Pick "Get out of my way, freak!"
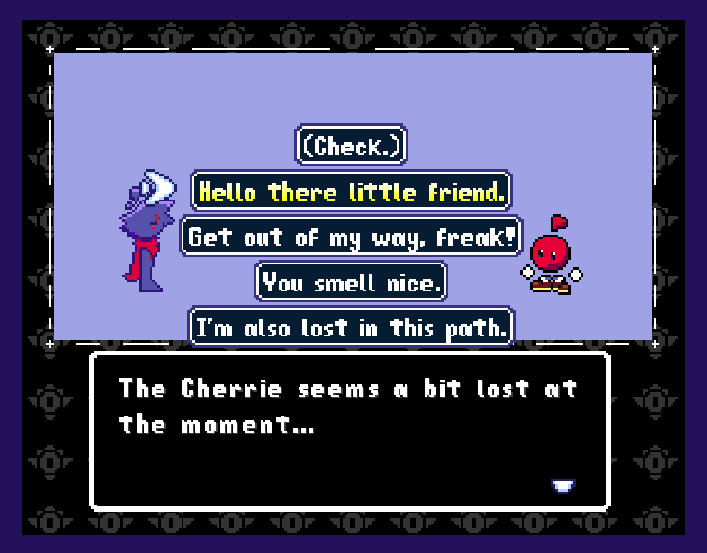 click(351, 237)
